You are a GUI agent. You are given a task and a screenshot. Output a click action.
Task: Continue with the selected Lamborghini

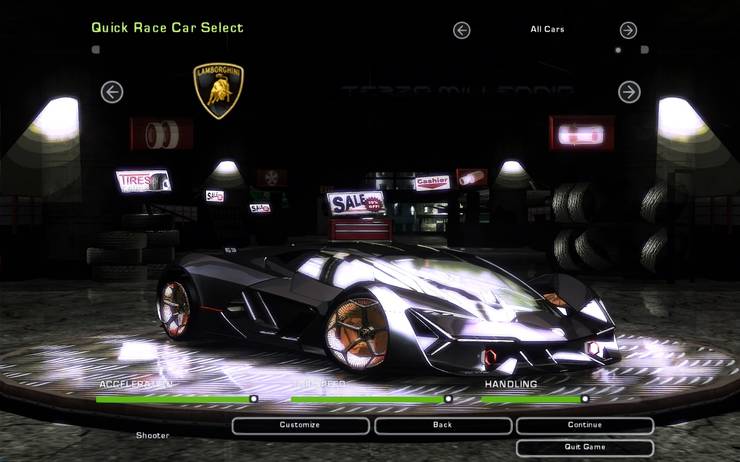point(584,425)
